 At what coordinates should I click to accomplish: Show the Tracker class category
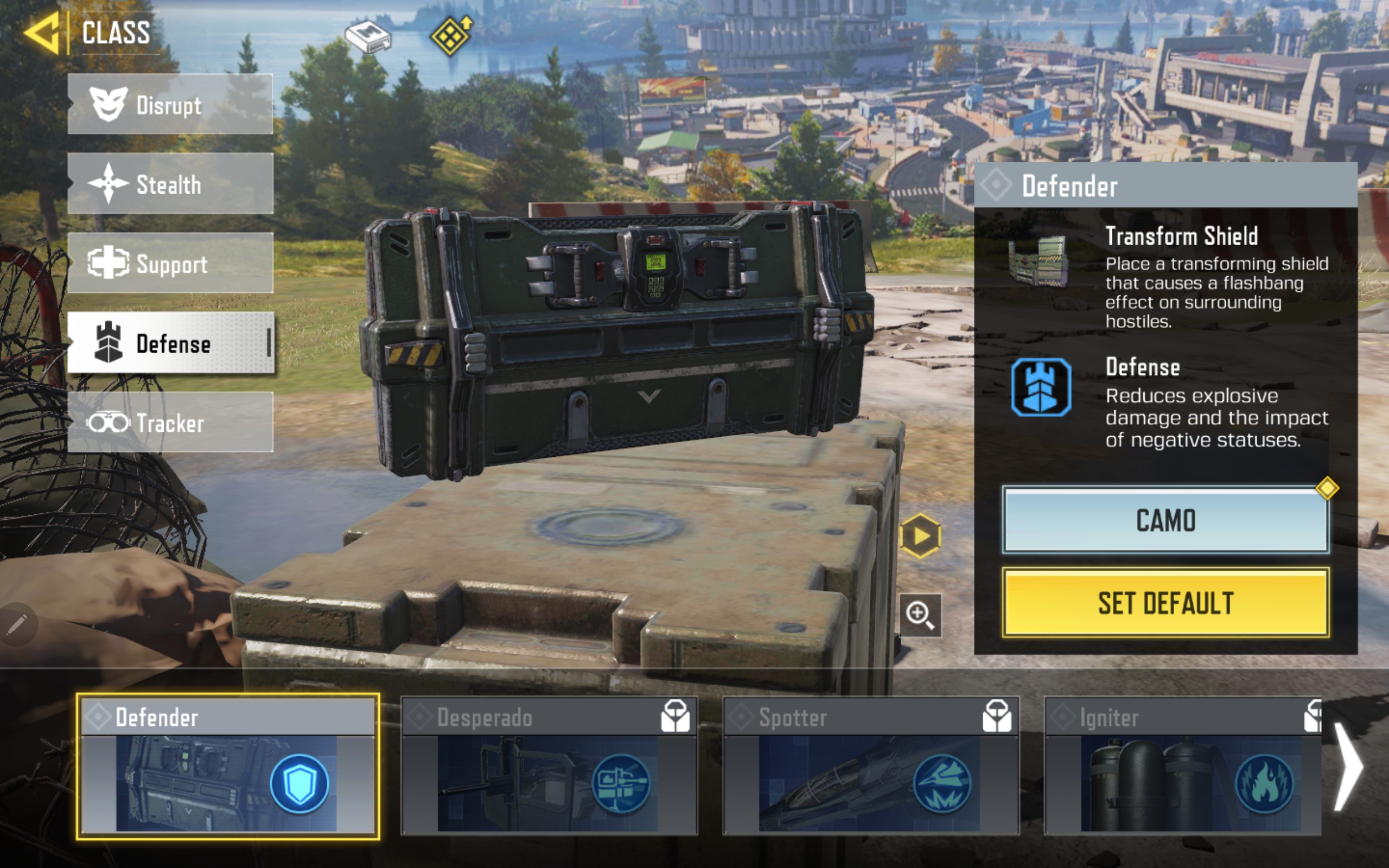point(170,423)
